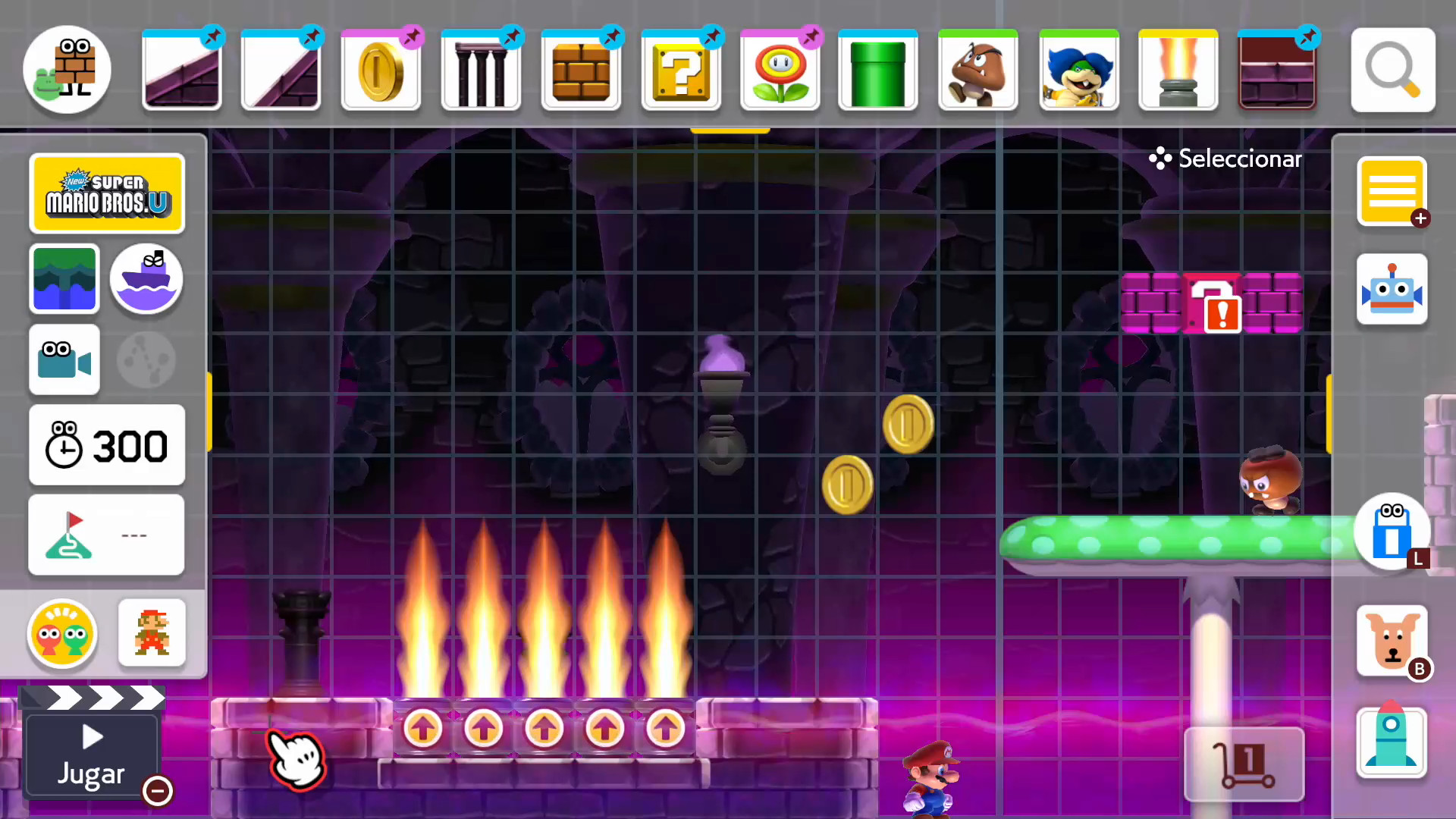Select the coin item from the toolbar
The image size is (1456, 819).
coord(381,69)
